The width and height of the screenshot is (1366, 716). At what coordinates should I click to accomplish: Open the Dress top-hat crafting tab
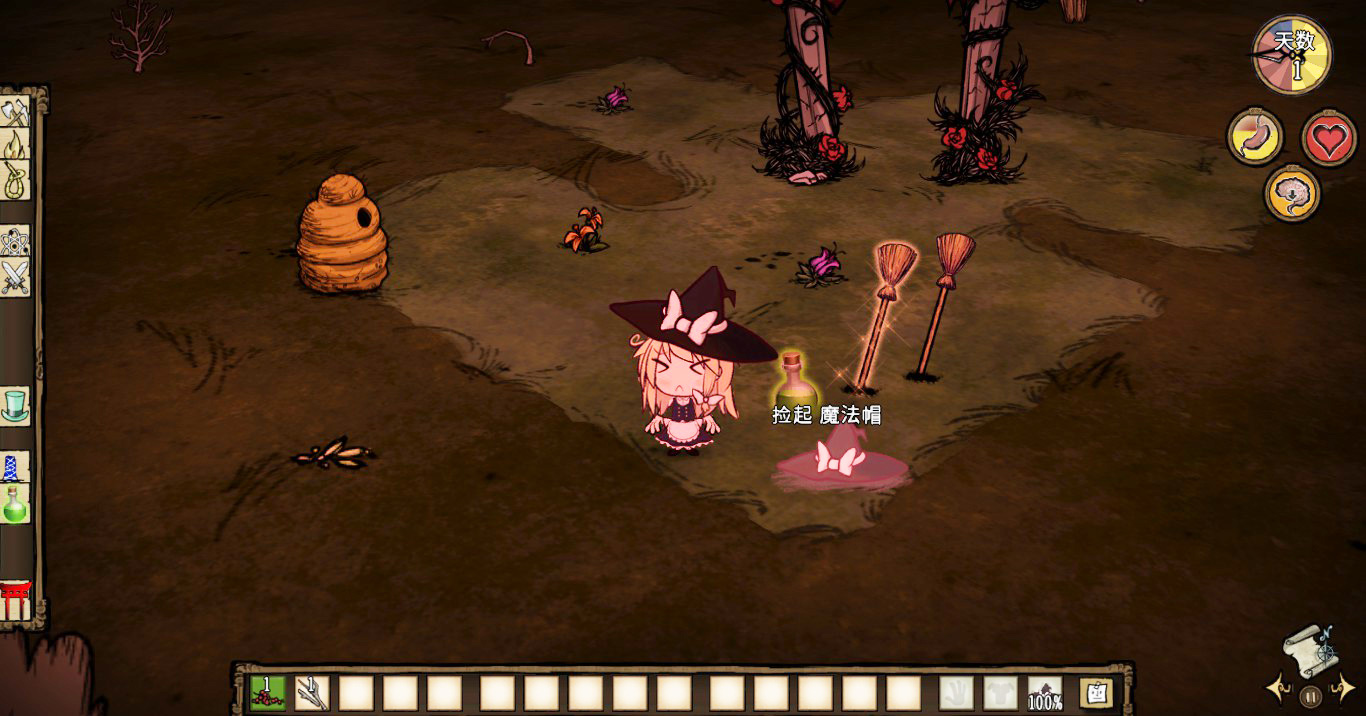[x=15, y=405]
